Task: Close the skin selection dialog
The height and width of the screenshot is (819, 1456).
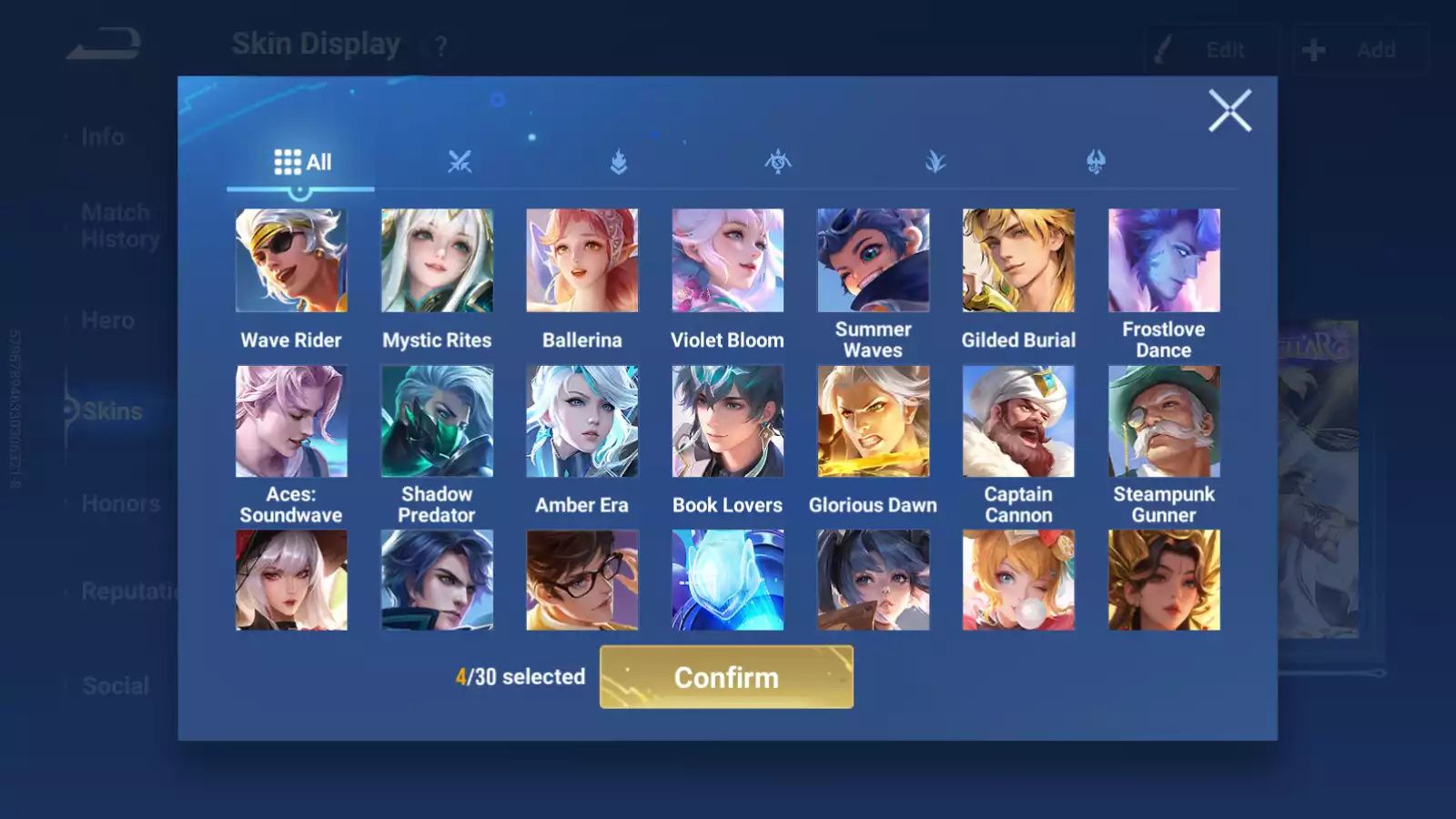Action: [x=1229, y=111]
